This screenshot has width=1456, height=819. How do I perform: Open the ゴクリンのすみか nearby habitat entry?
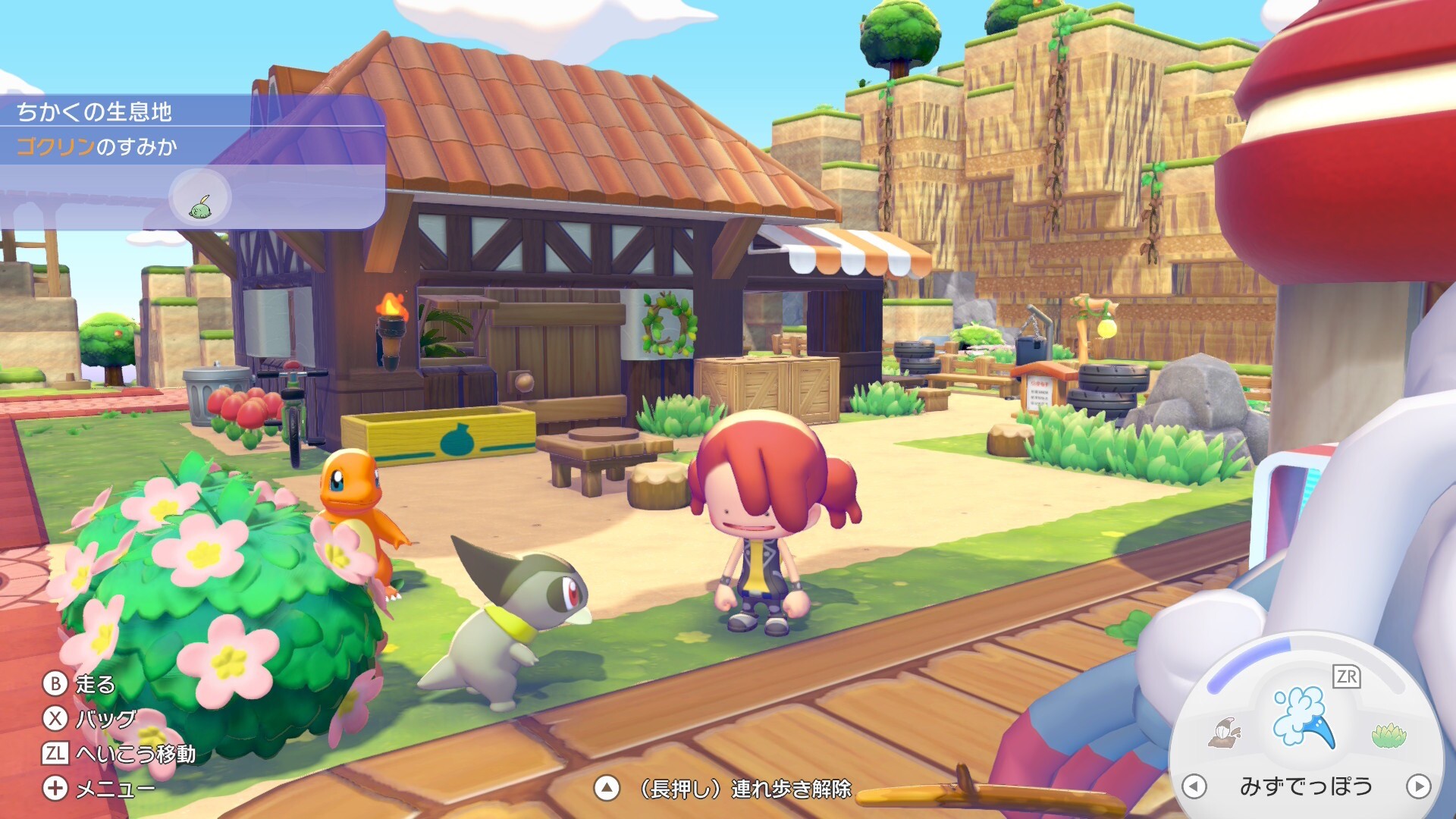(x=97, y=146)
